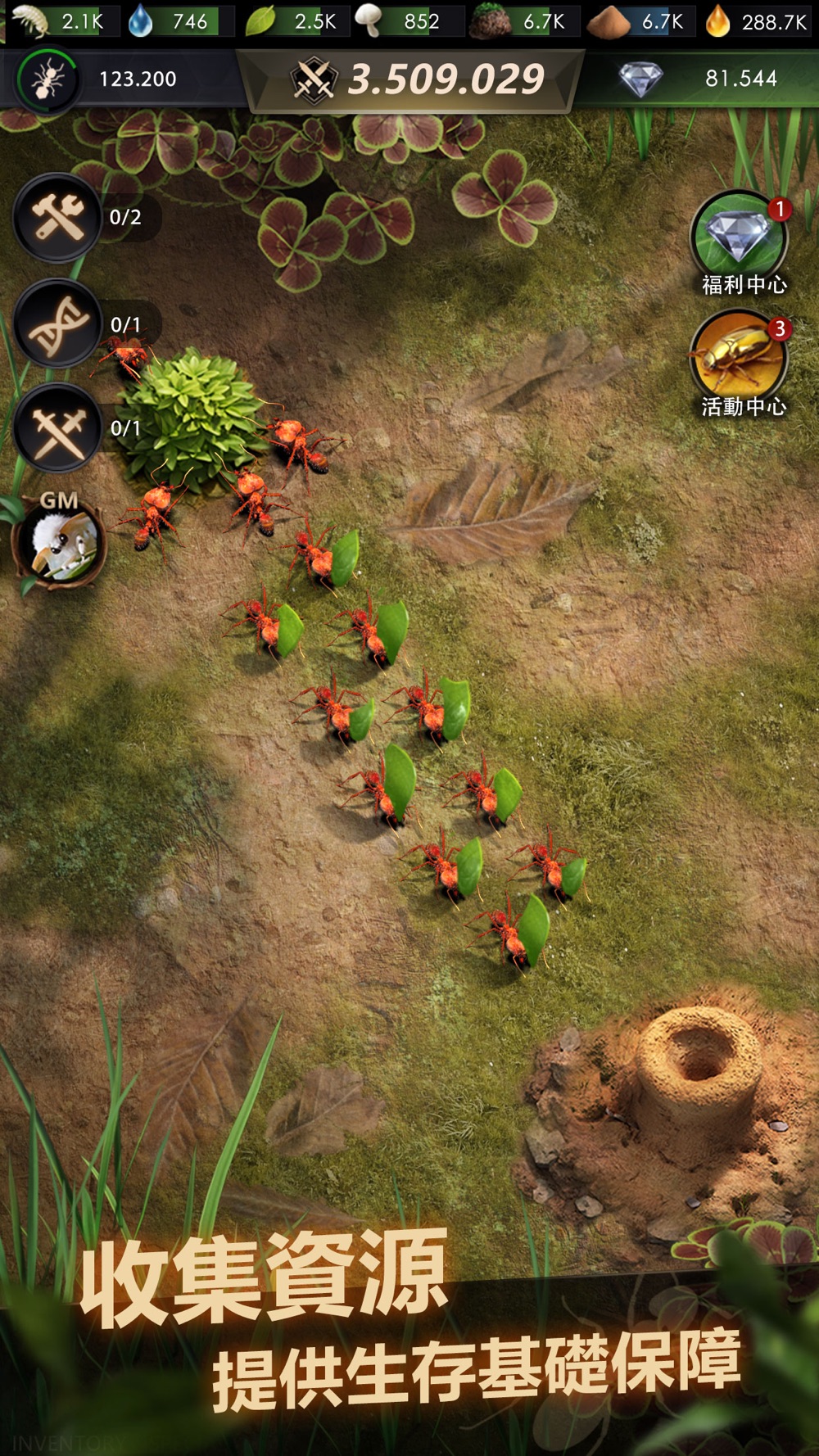Open the DNA evolution queue icon
The width and height of the screenshot is (819, 1456).
(57, 323)
